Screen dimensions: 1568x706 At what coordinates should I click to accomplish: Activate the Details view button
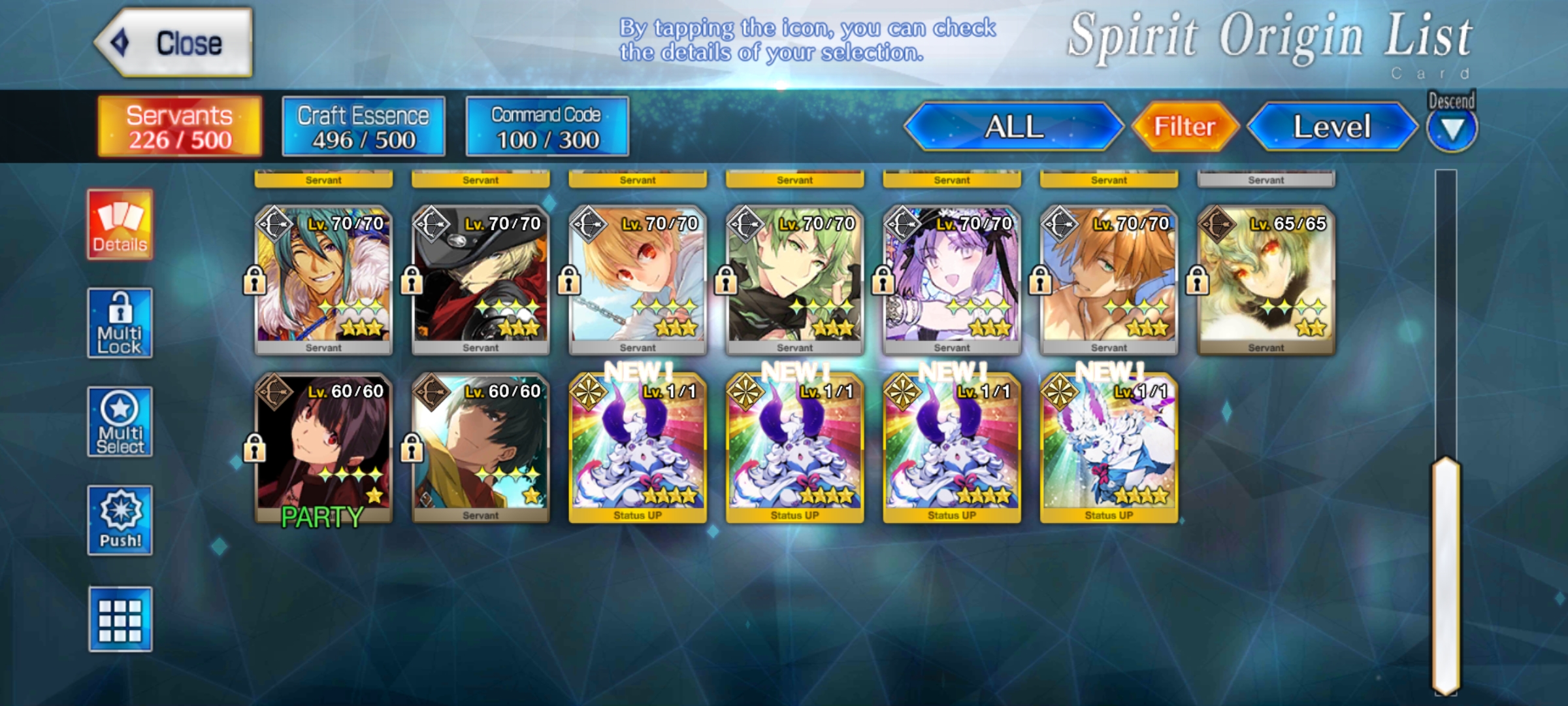point(120,226)
